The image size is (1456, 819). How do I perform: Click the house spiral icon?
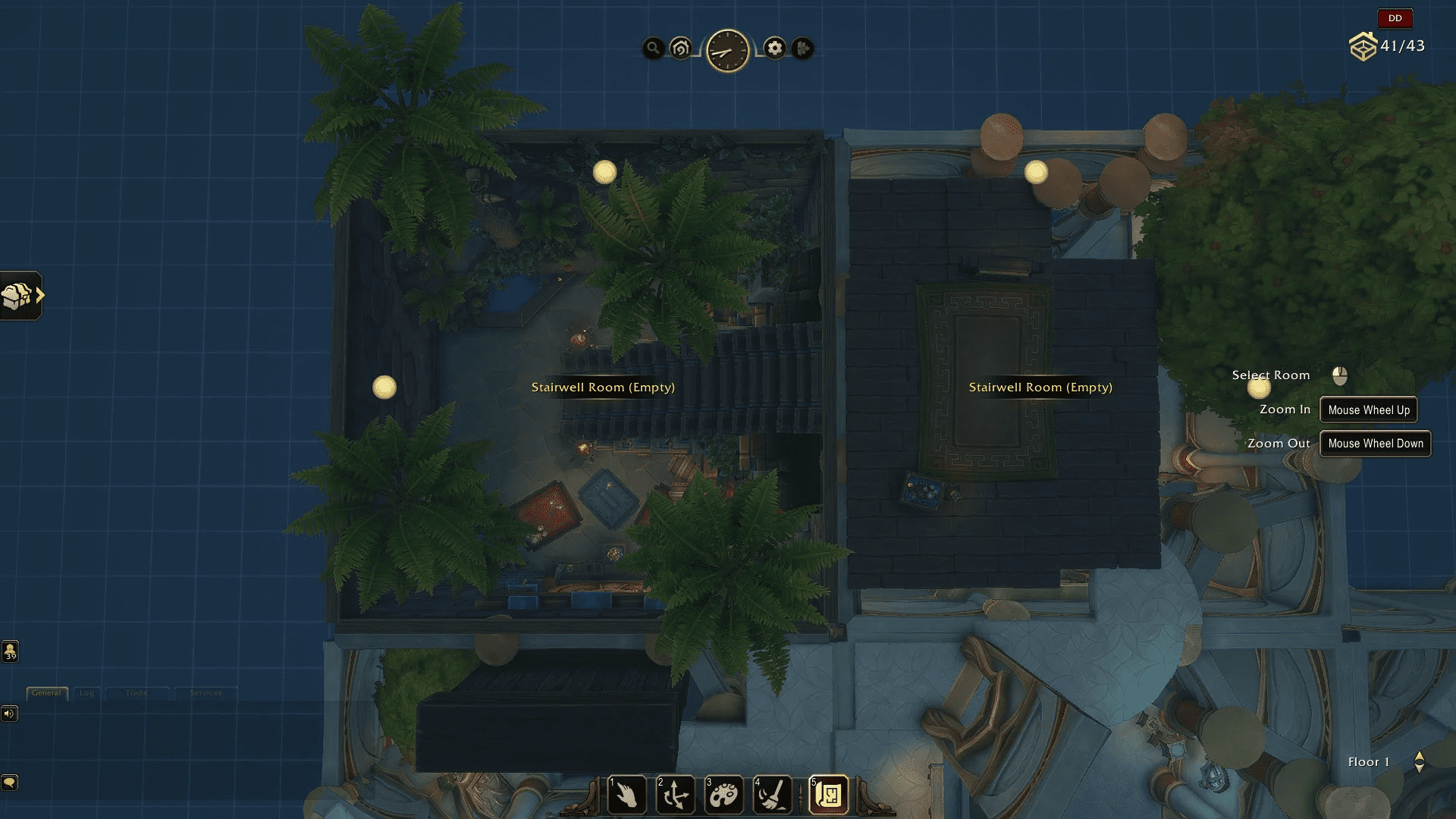pyautogui.click(x=681, y=49)
